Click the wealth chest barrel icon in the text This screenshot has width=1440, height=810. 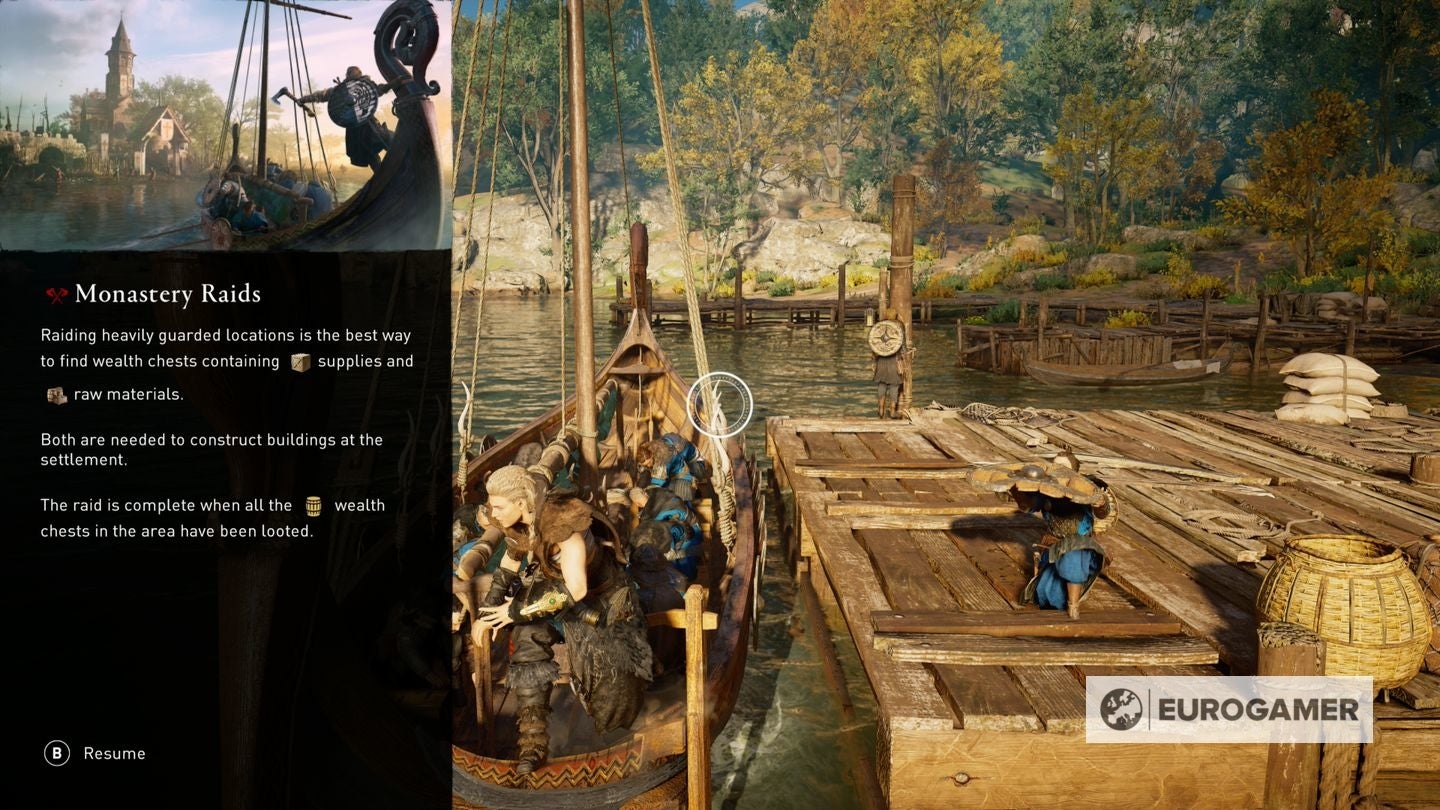click(x=316, y=505)
